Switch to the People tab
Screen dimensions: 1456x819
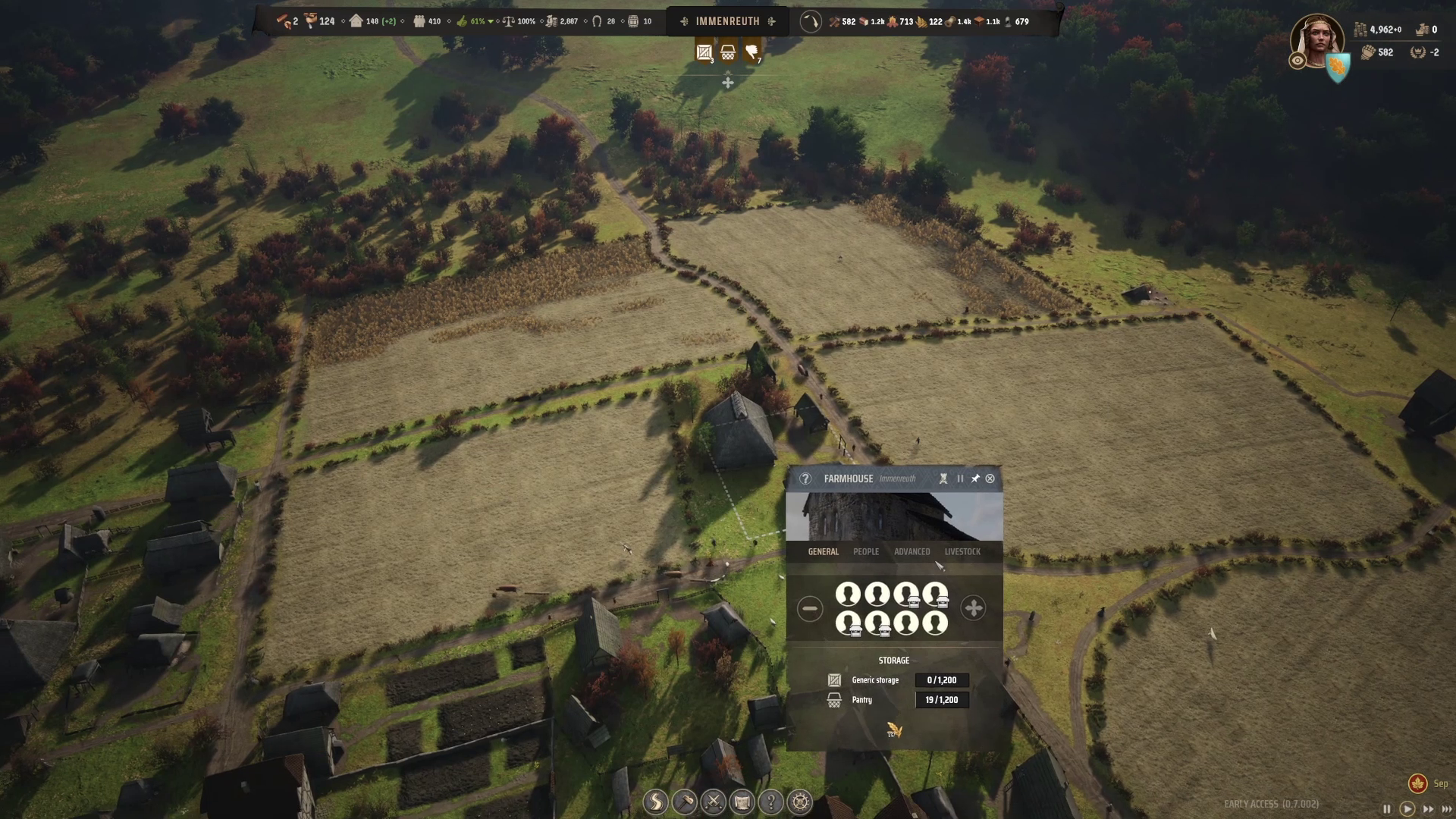(x=866, y=551)
